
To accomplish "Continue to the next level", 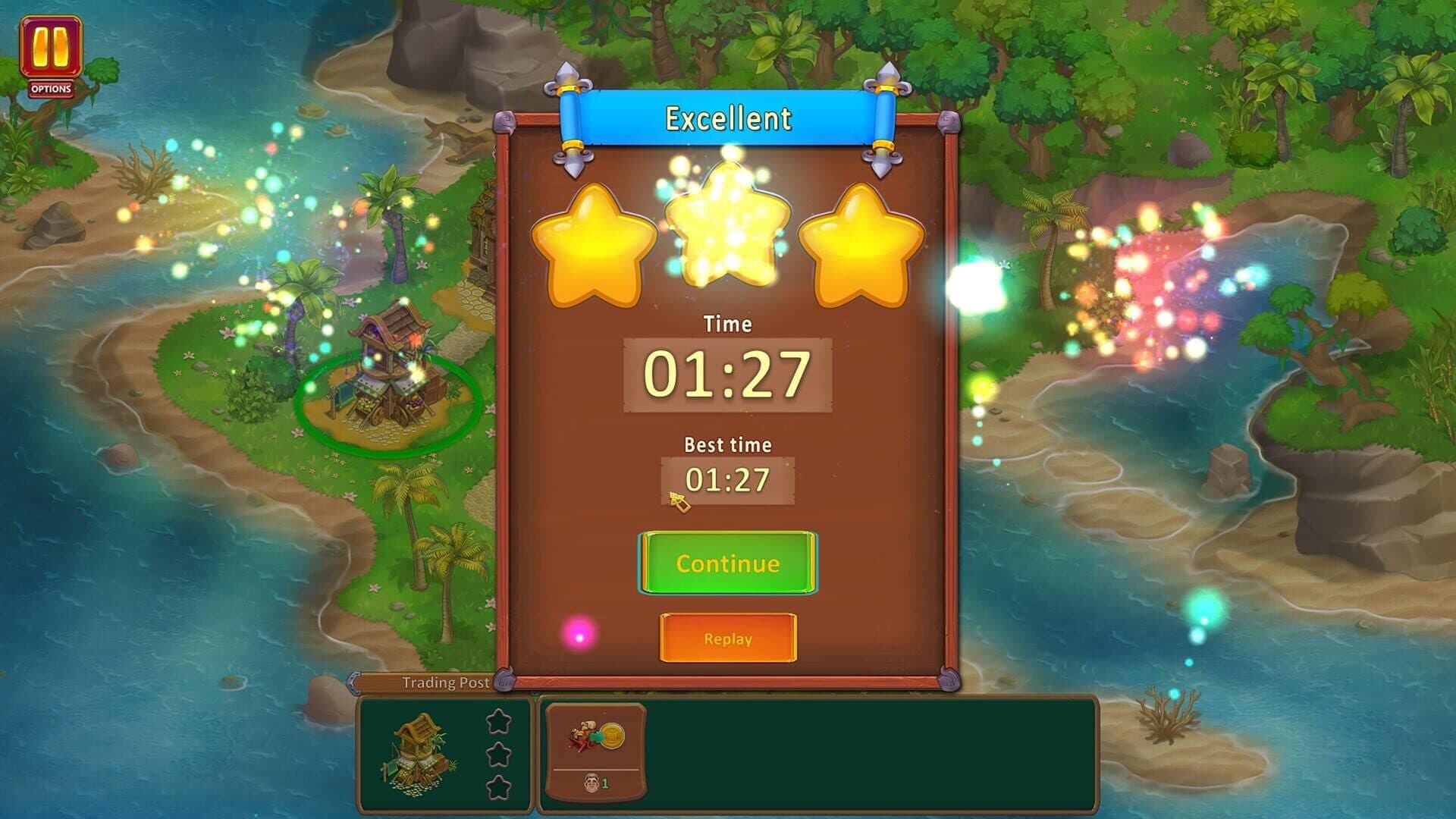I will 727,563.
